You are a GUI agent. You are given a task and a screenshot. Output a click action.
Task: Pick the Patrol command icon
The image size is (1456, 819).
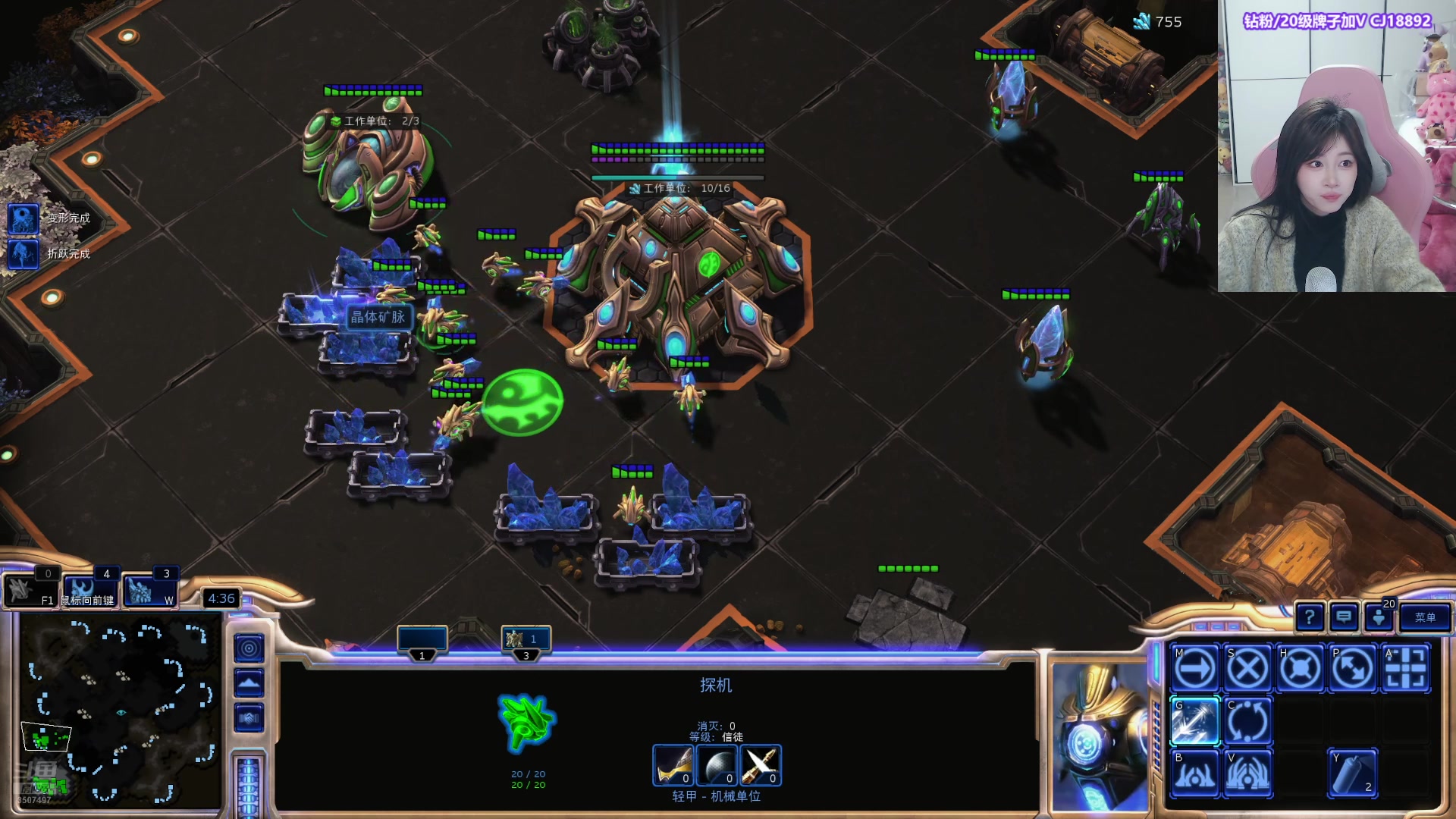(x=1353, y=669)
